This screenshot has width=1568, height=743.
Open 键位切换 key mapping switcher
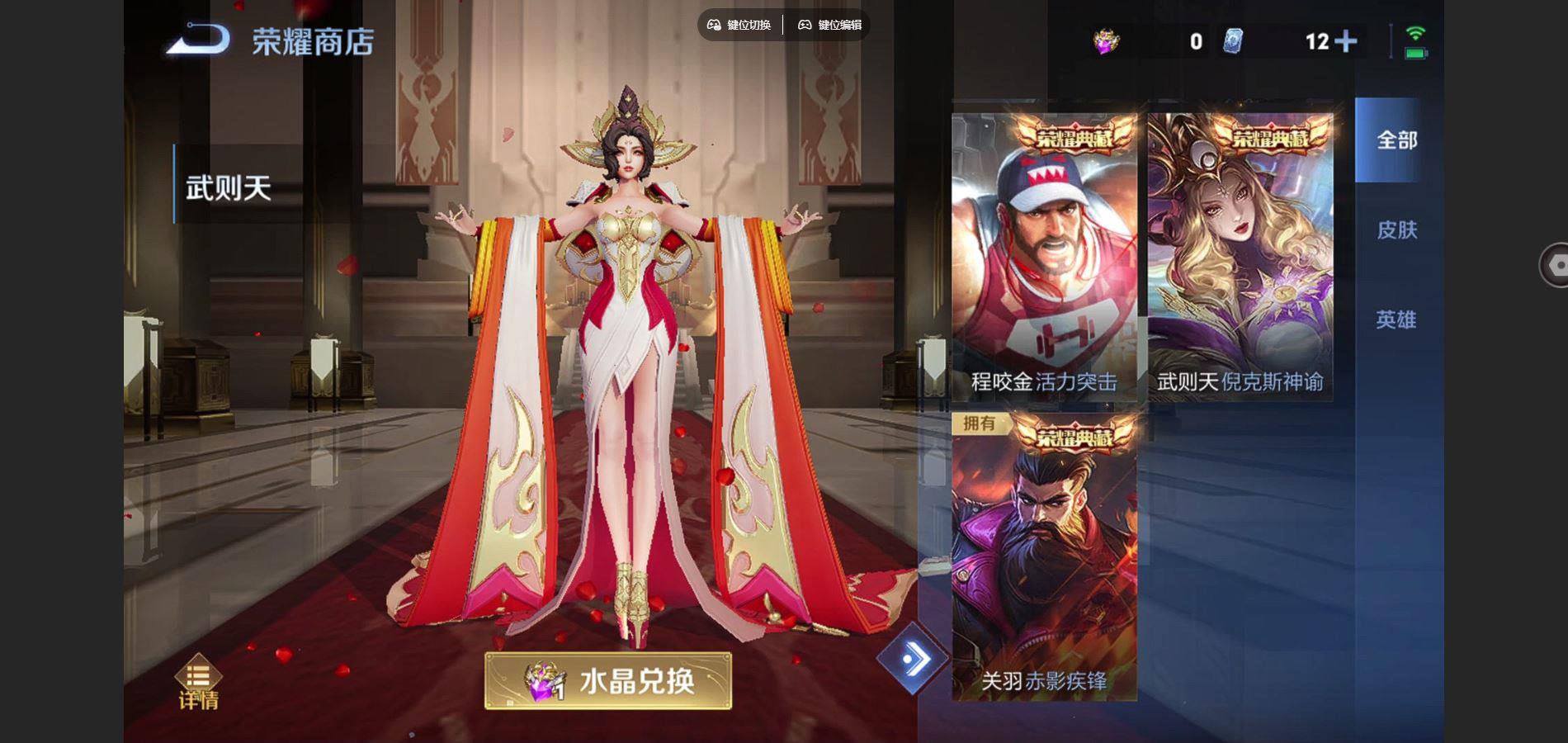click(748, 25)
